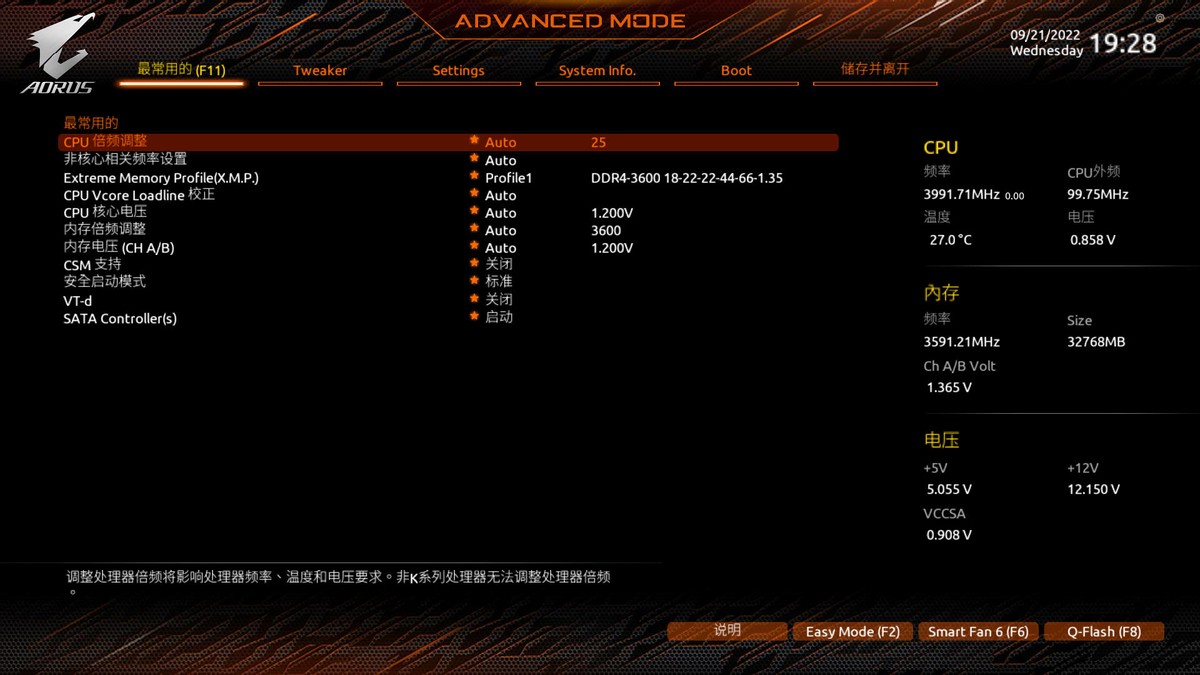Select CPU Vcore Loadline 校正 option
1200x675 pixels.
pyautogui.click(x=139, y=195)
